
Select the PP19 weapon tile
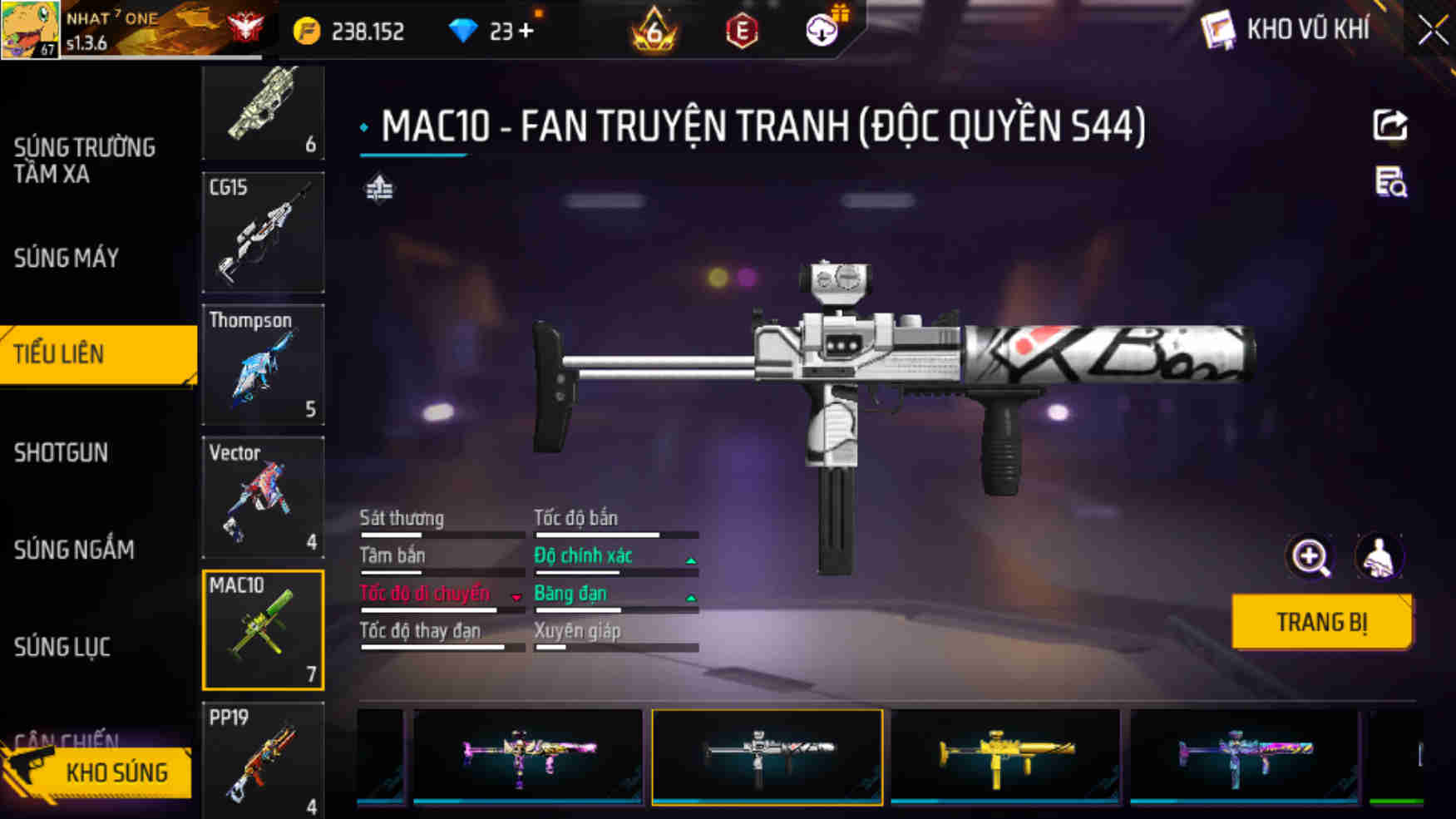point(263,761)
